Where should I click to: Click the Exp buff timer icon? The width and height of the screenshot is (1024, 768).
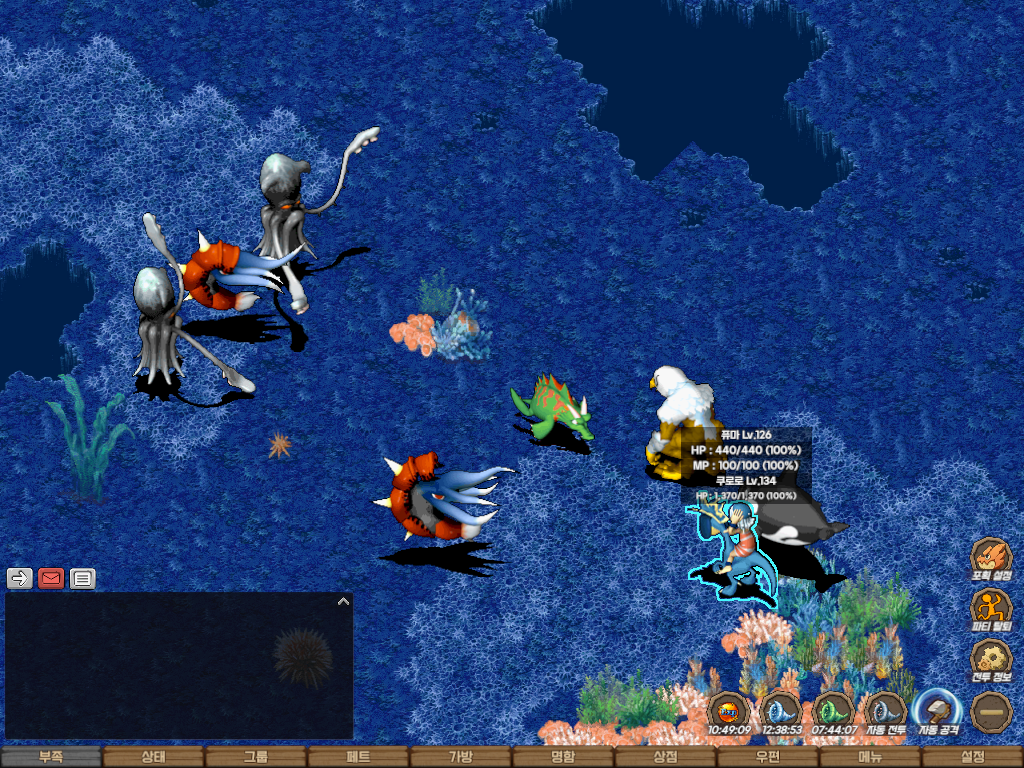(729, 711)
